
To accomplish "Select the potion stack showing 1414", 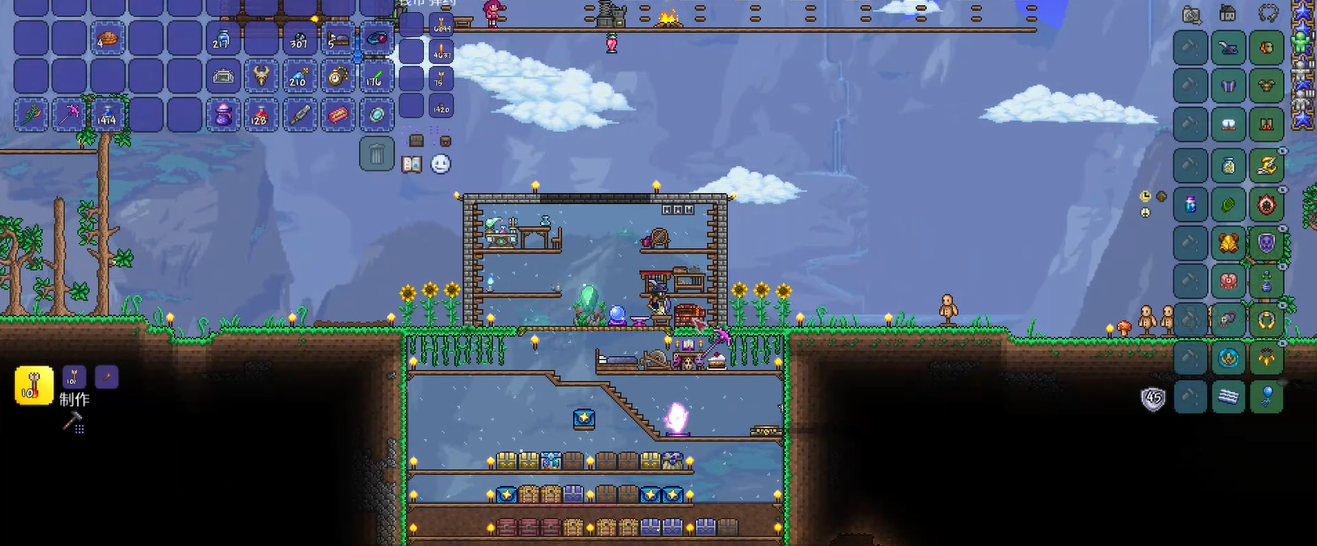I will (x=107, y=115).
